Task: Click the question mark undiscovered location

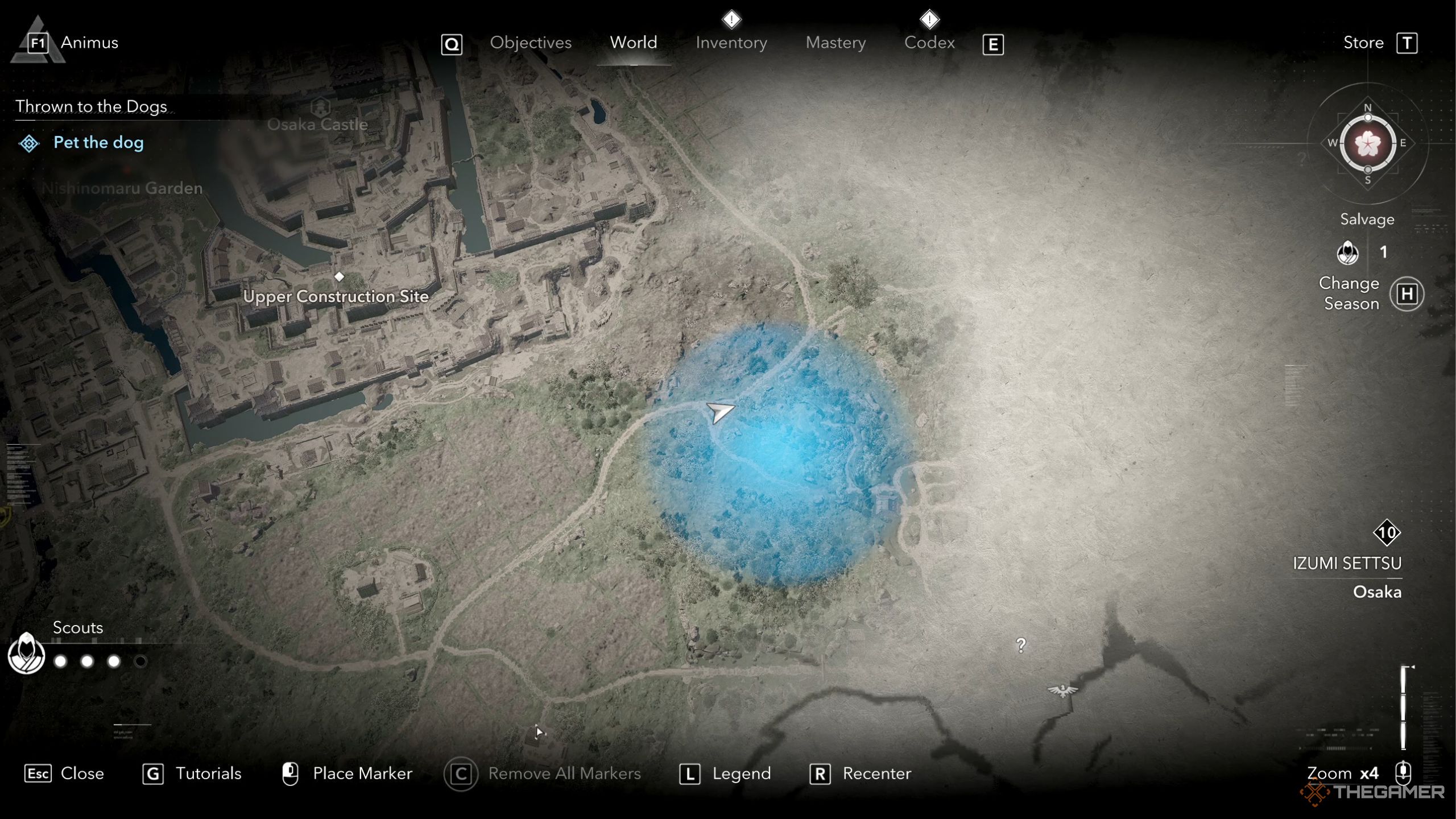Action: (1021, 645)
